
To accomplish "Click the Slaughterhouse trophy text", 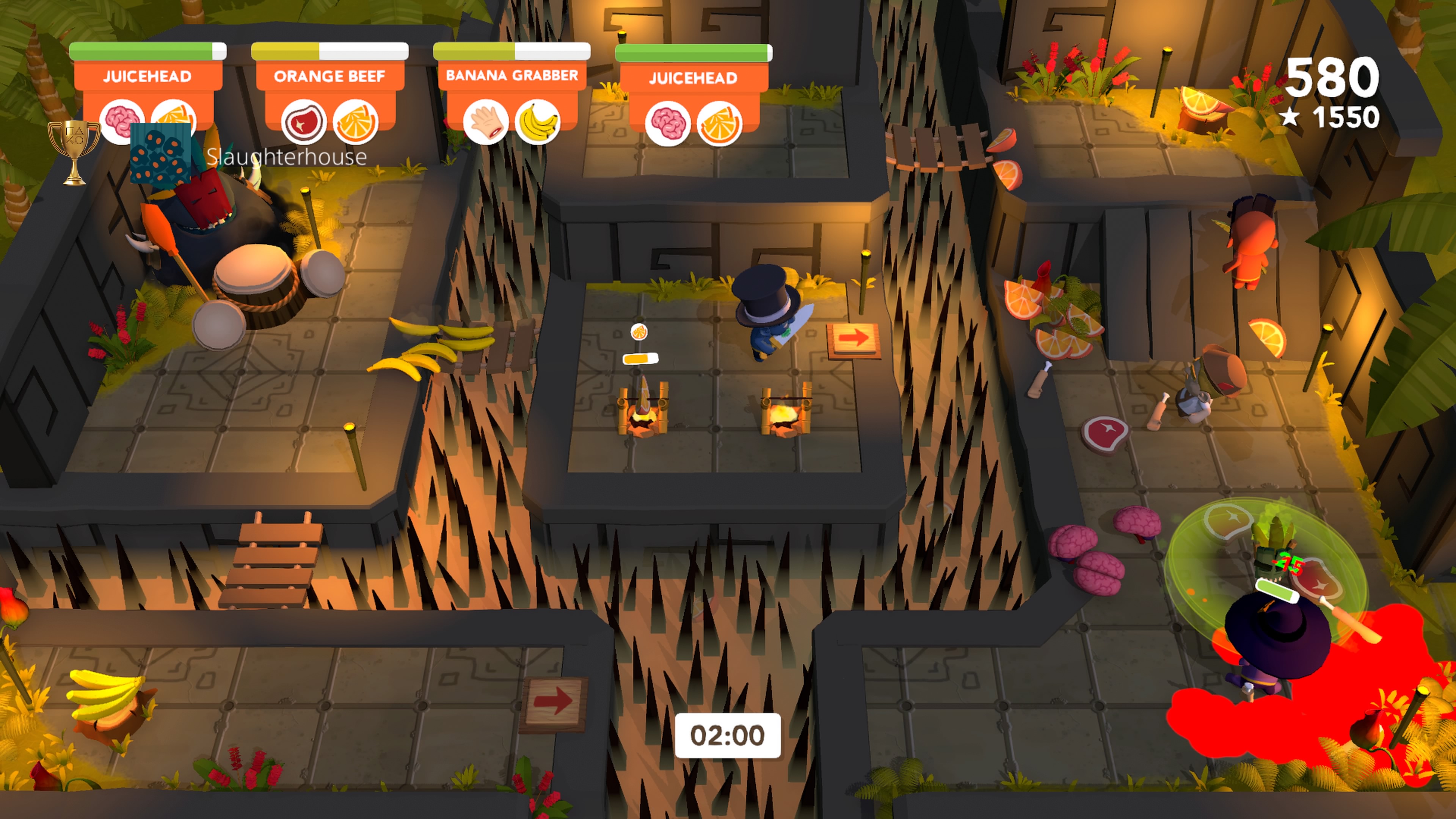I will click(285, 158).
